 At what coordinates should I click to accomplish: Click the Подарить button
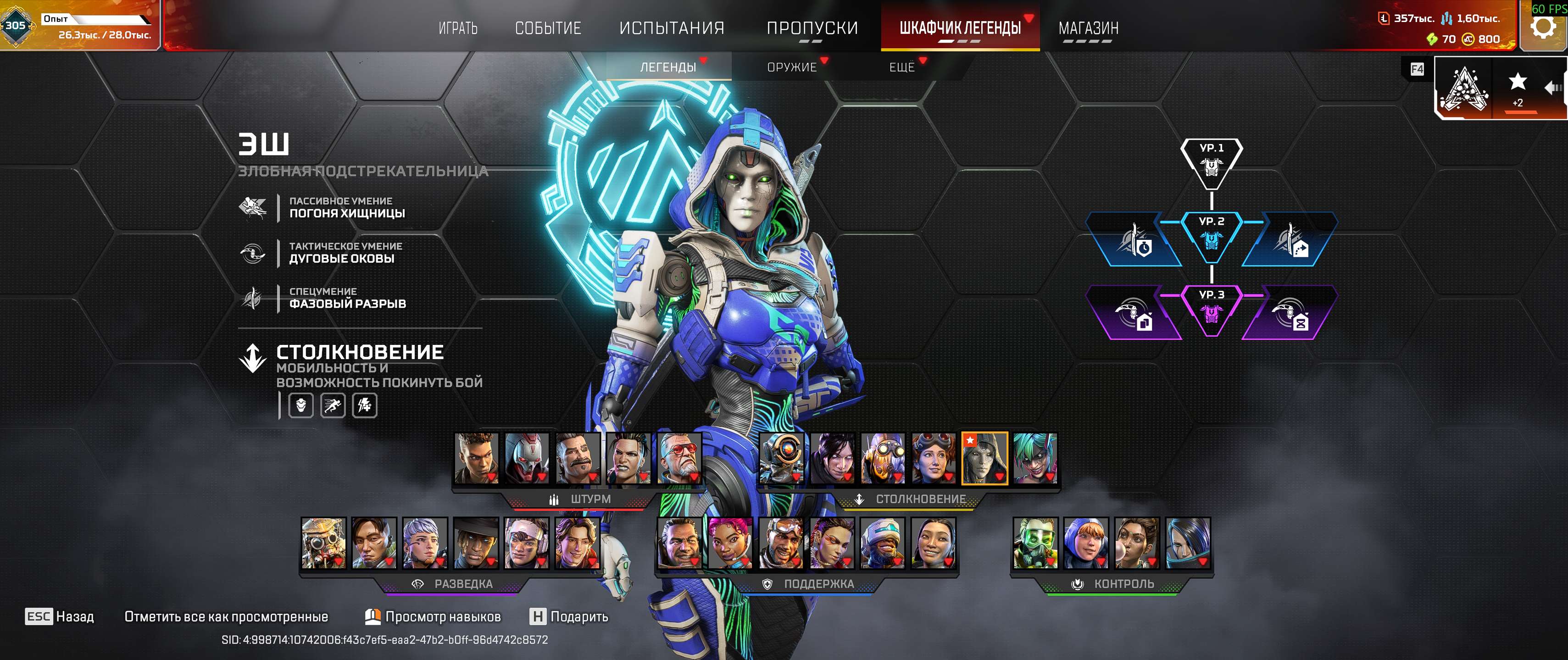click(x=569, y=616)
